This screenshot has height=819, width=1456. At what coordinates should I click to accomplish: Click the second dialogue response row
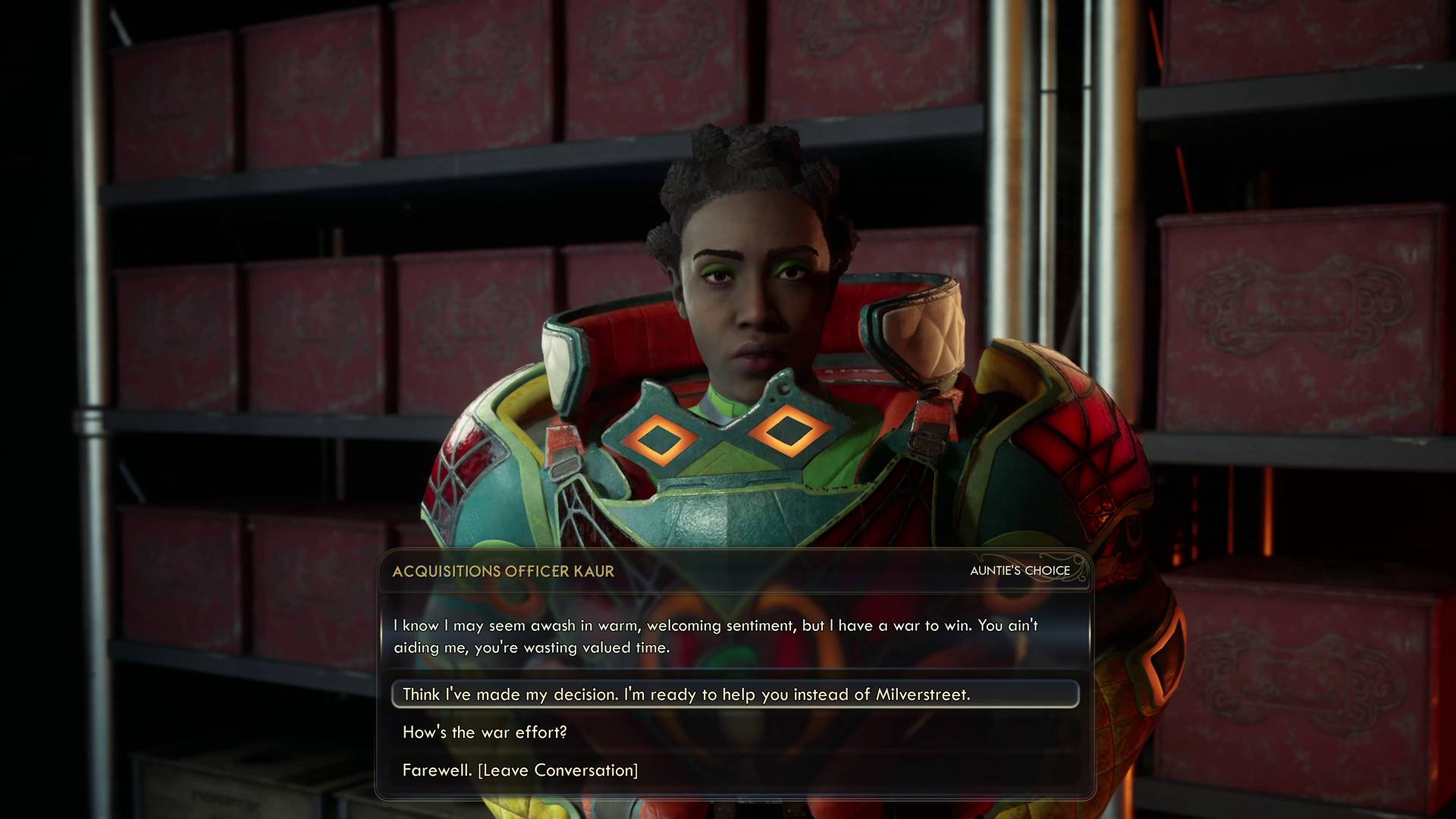484,732
